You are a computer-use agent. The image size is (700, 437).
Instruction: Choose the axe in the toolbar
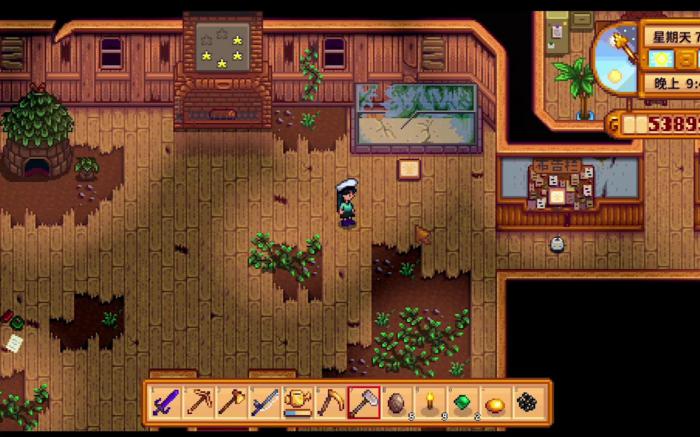[232, 403]
